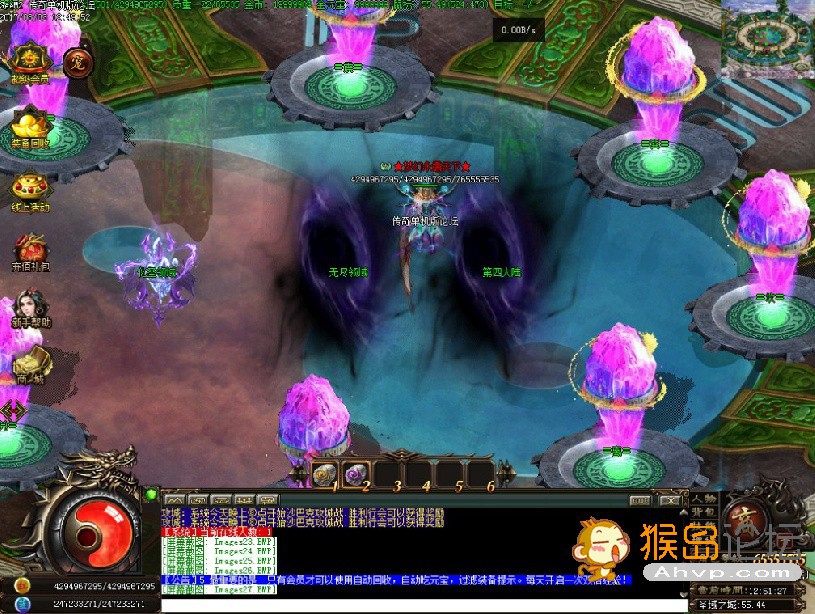
Task: Open 装备回收 equipment recycling
Action: pyautogui.click(x=30, y=125)
